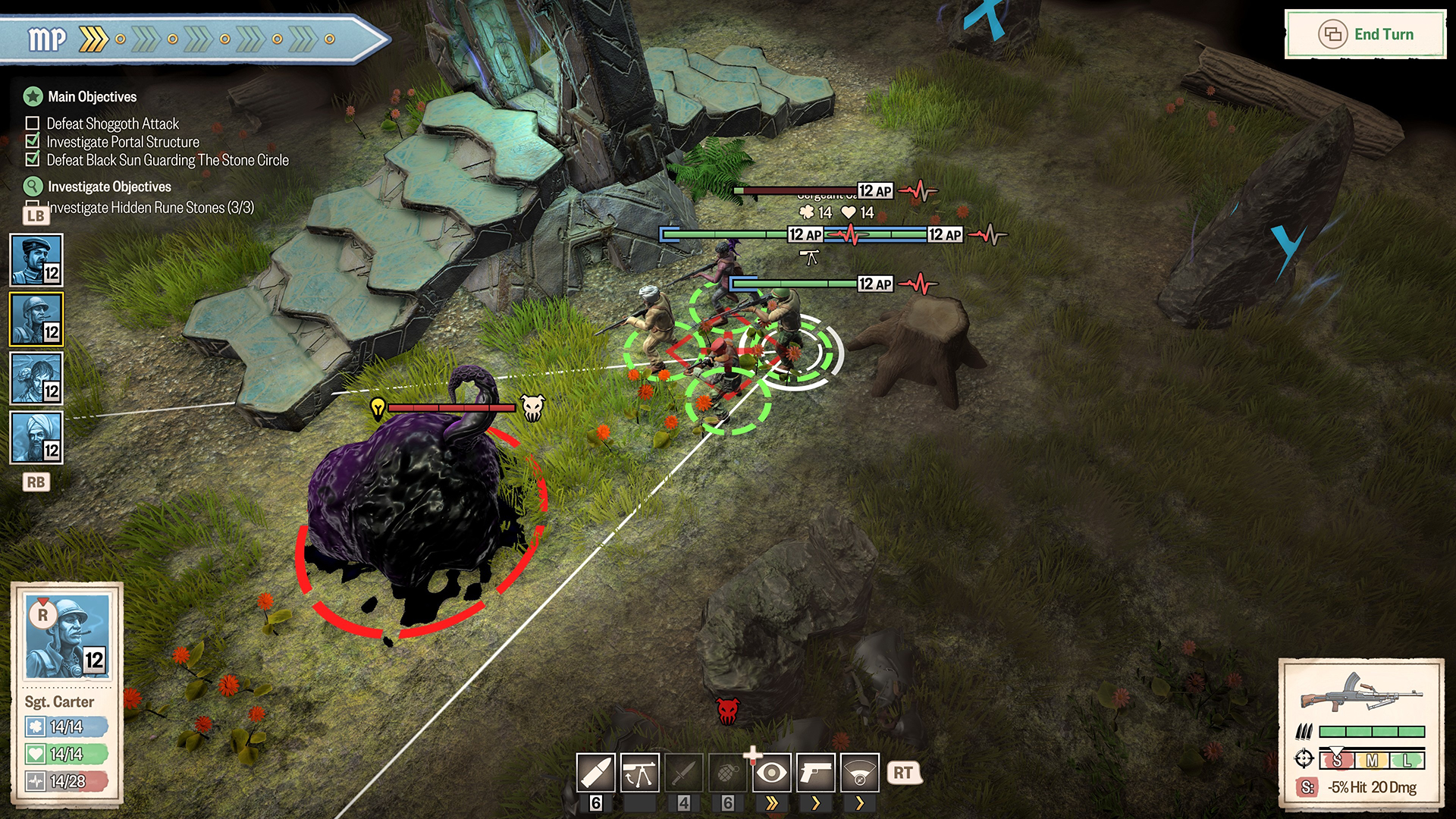Screen dimensions: 1456x819
Task: Choose the portrait with the creature on shoulder
Action: 36,378
